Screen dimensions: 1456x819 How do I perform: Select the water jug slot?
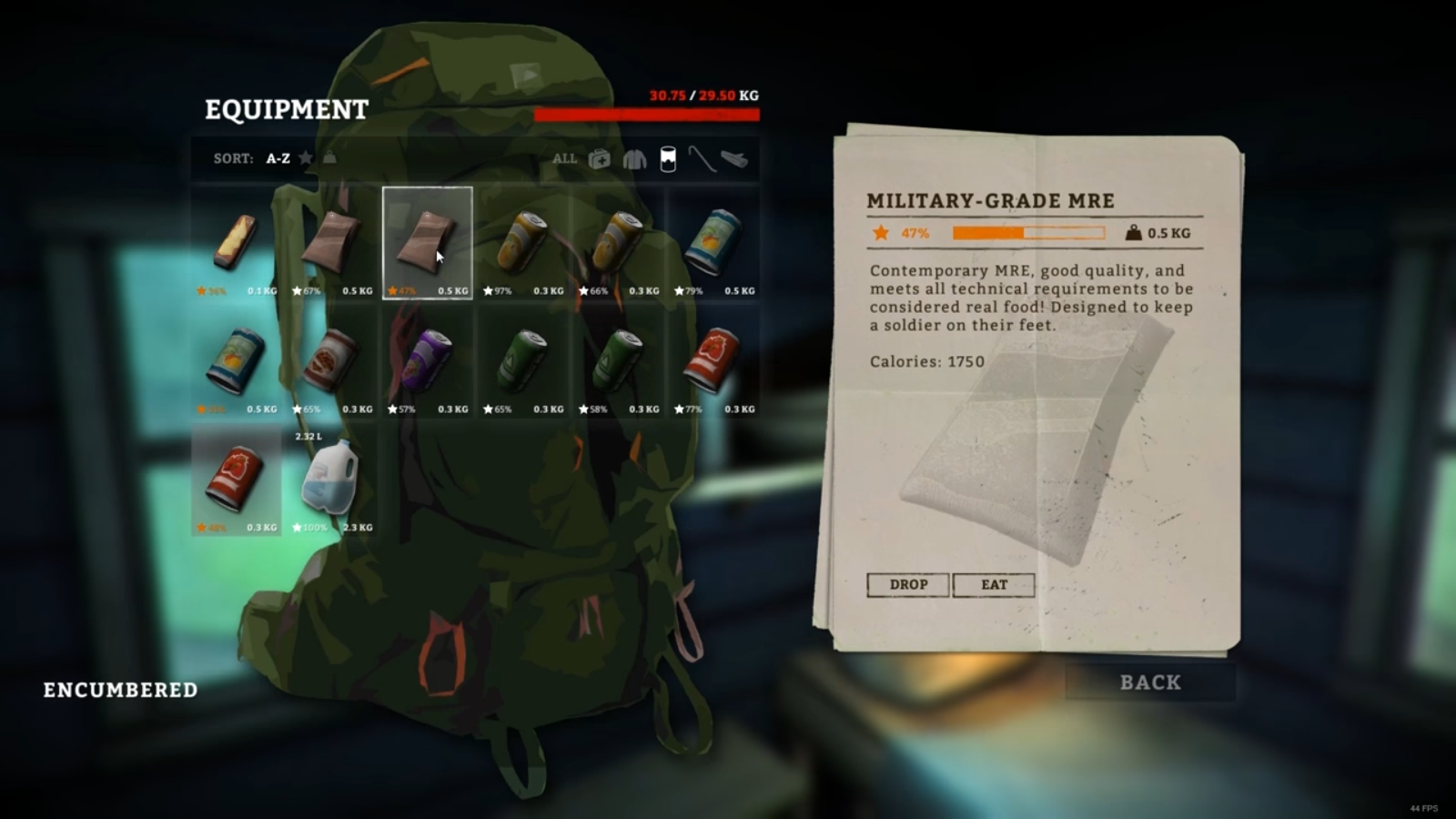332,480
